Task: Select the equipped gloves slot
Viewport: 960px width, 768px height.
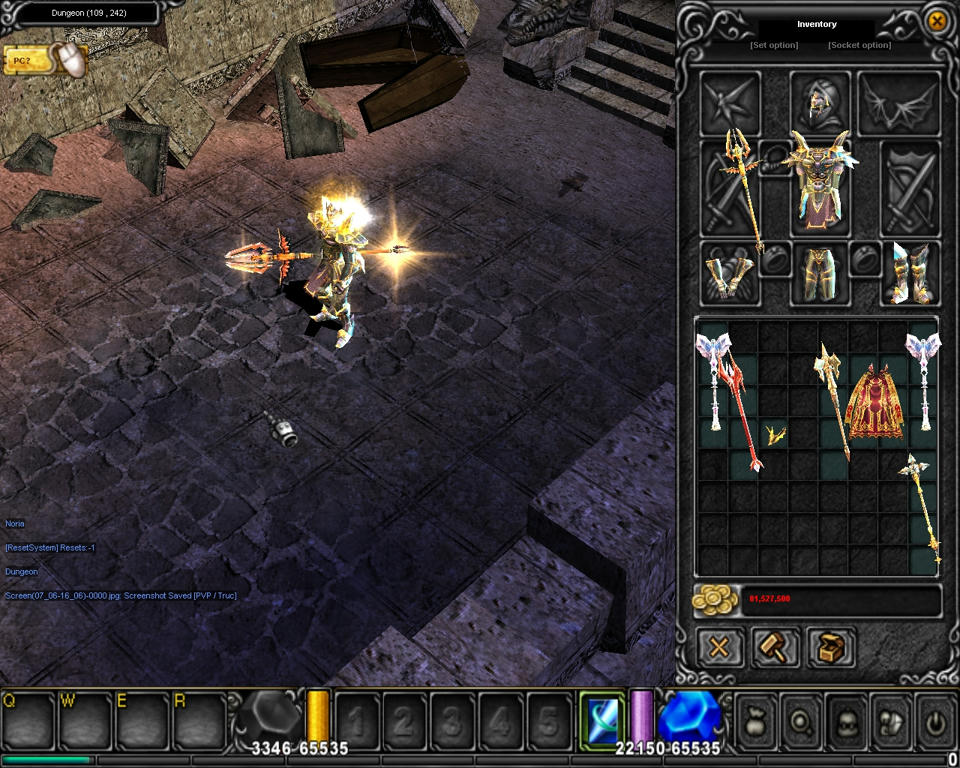Action: [x=727, y=274]
